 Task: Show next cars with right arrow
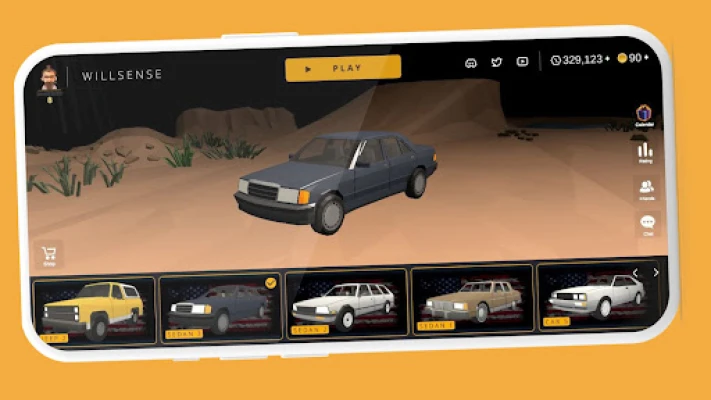pos(656,272)
